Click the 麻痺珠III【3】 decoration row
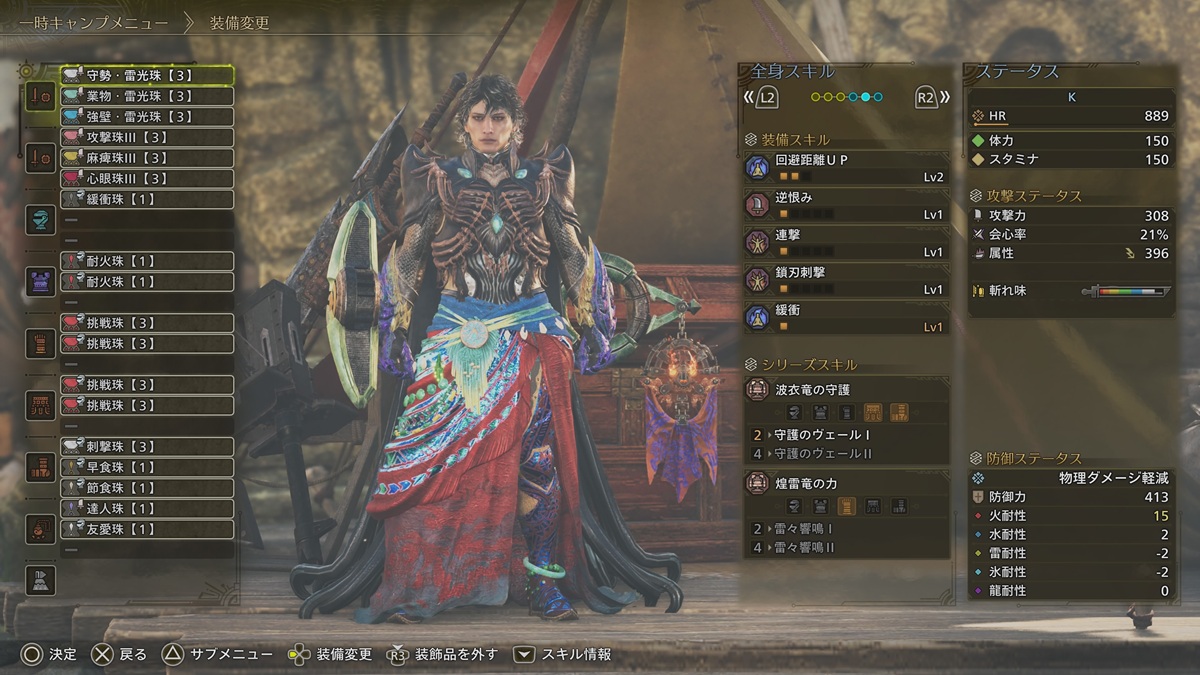1200x675 pixels. (x=147, y=158)
